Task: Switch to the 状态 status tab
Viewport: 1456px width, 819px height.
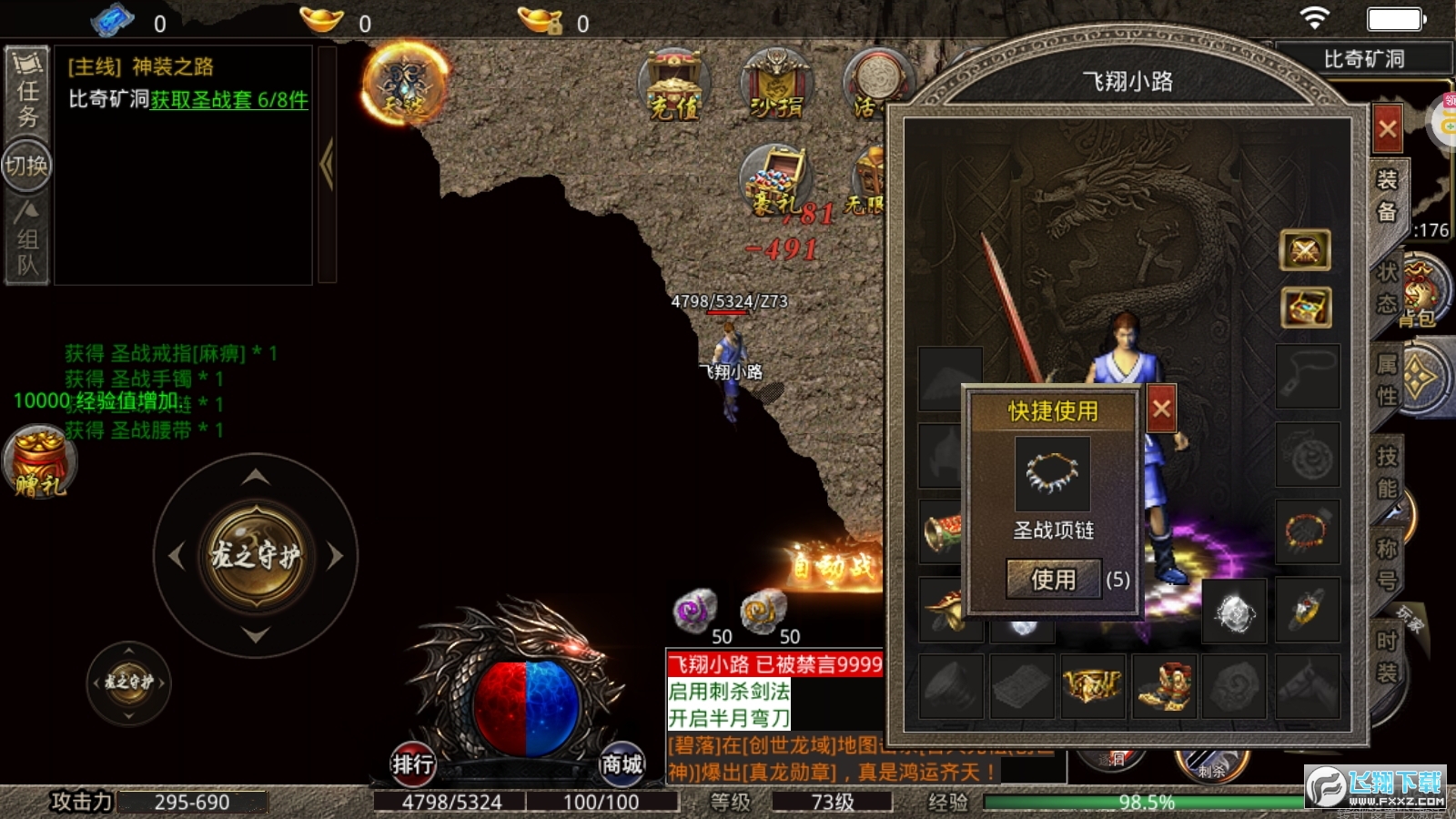Action: pyautogui.click(x=1386, y=288)
